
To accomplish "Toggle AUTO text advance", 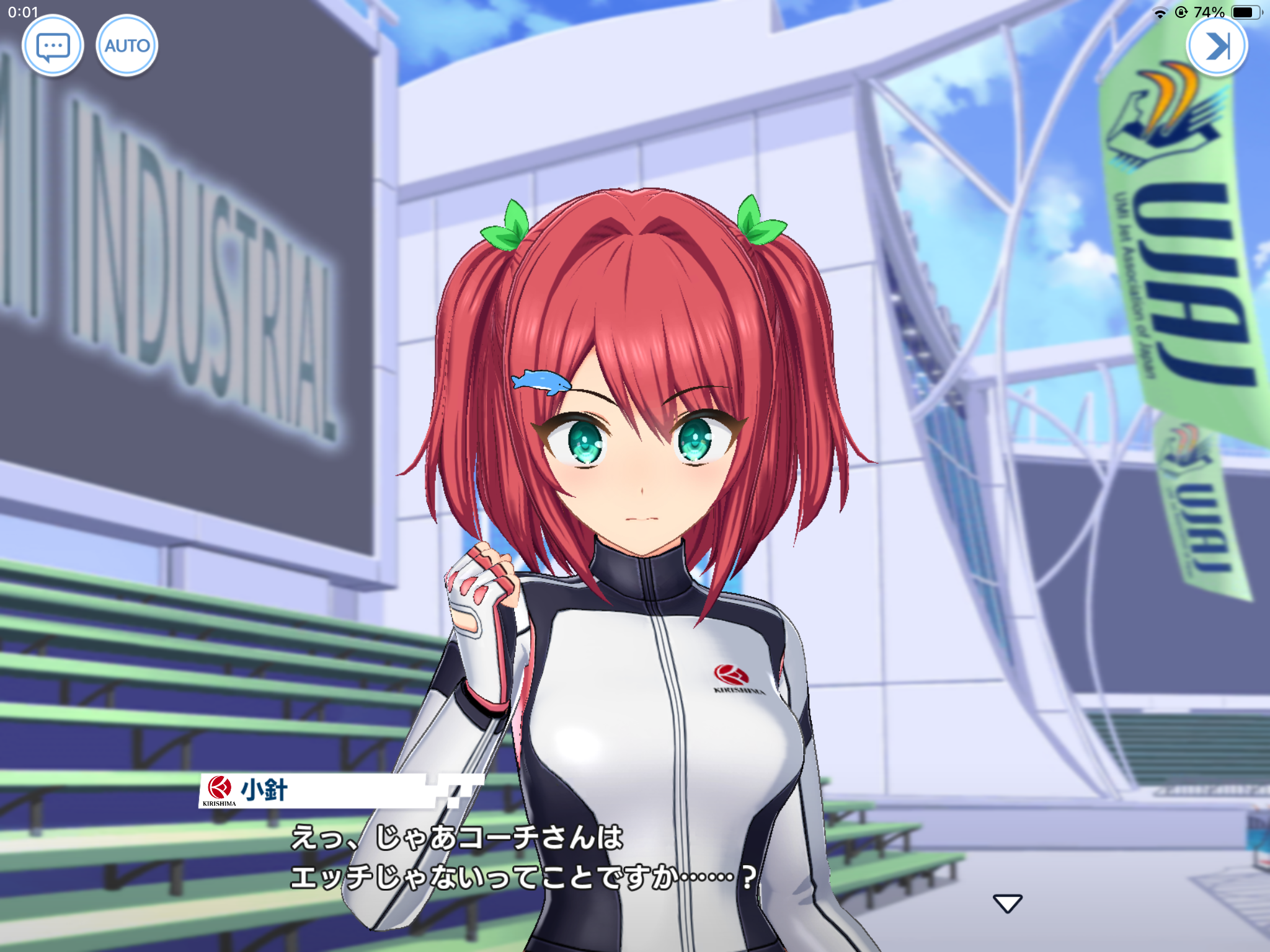I will 127,46.
